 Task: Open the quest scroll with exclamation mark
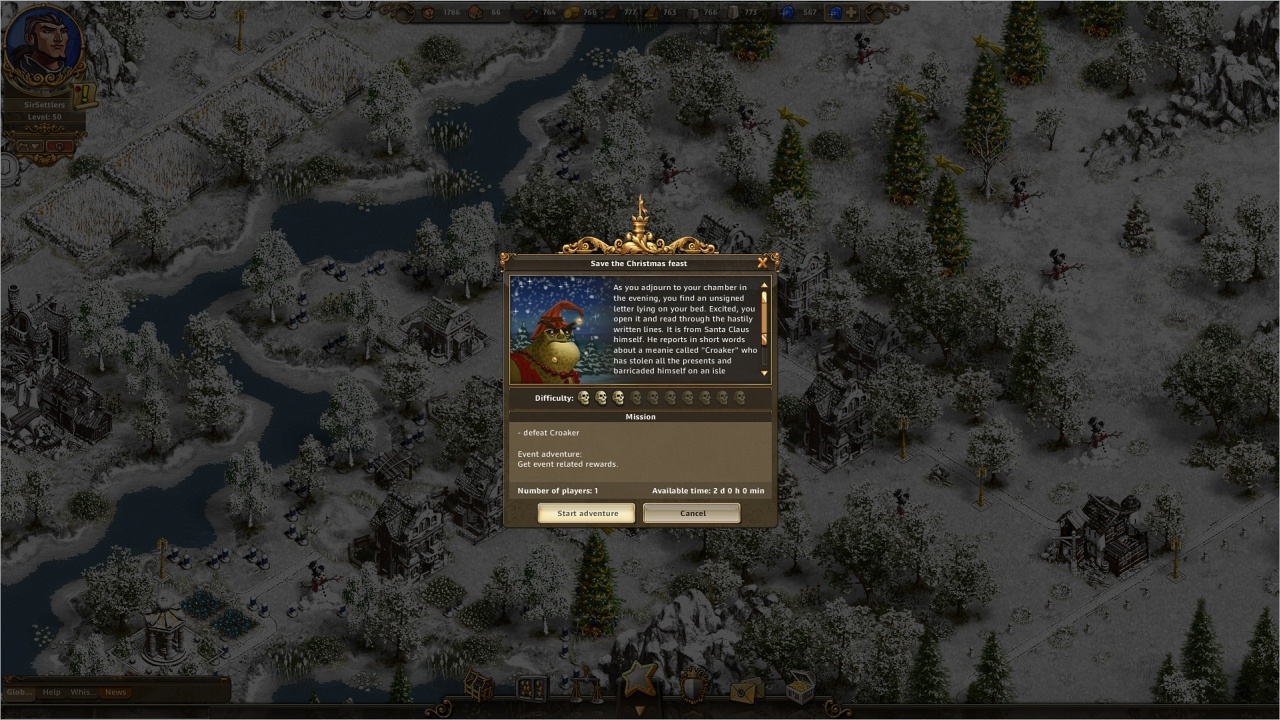[86, 95]
